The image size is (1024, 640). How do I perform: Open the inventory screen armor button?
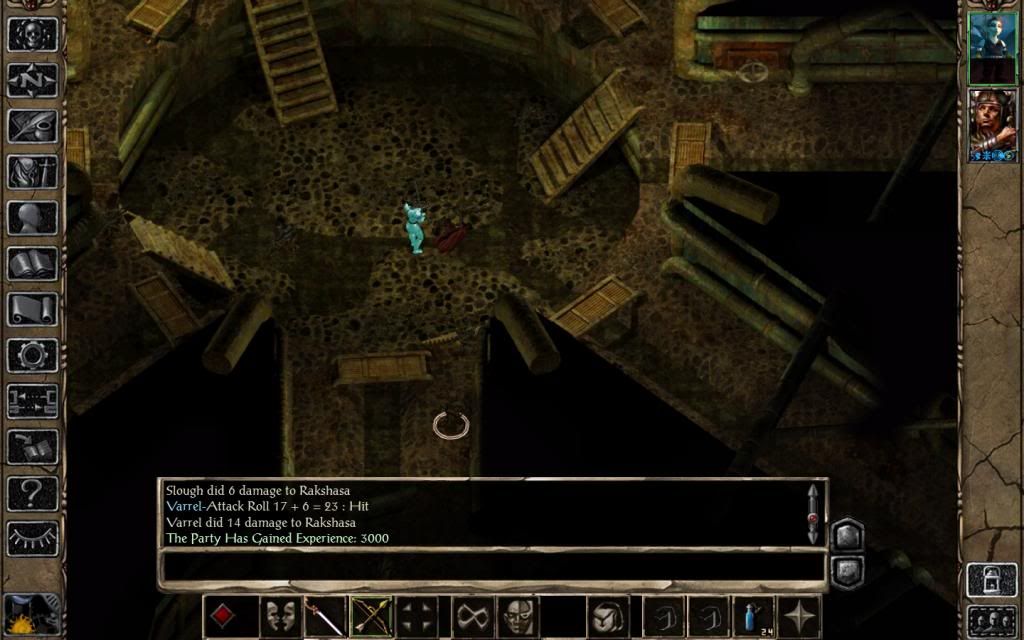(33, 172)
